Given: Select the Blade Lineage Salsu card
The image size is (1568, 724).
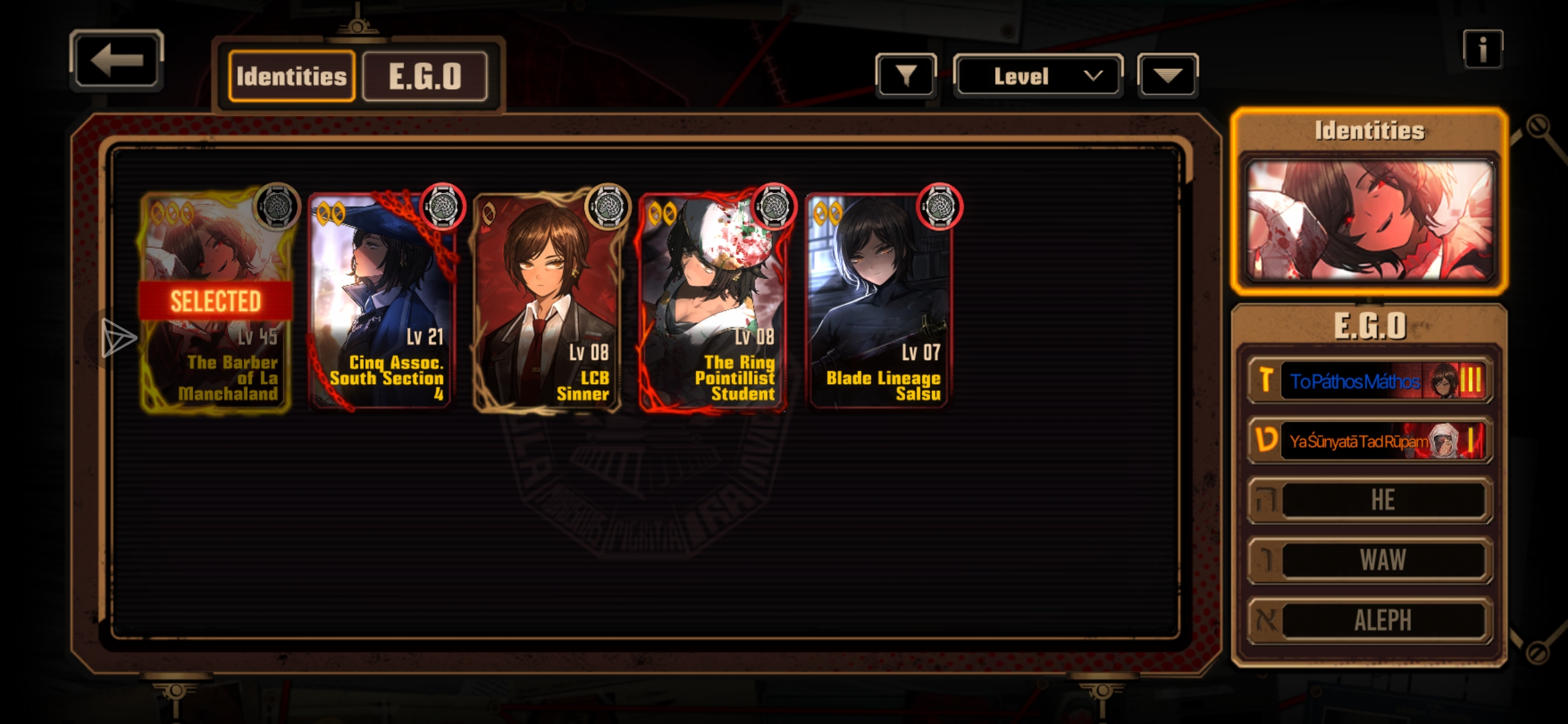Looking at the screenshot, I should [x=878, y=302].
